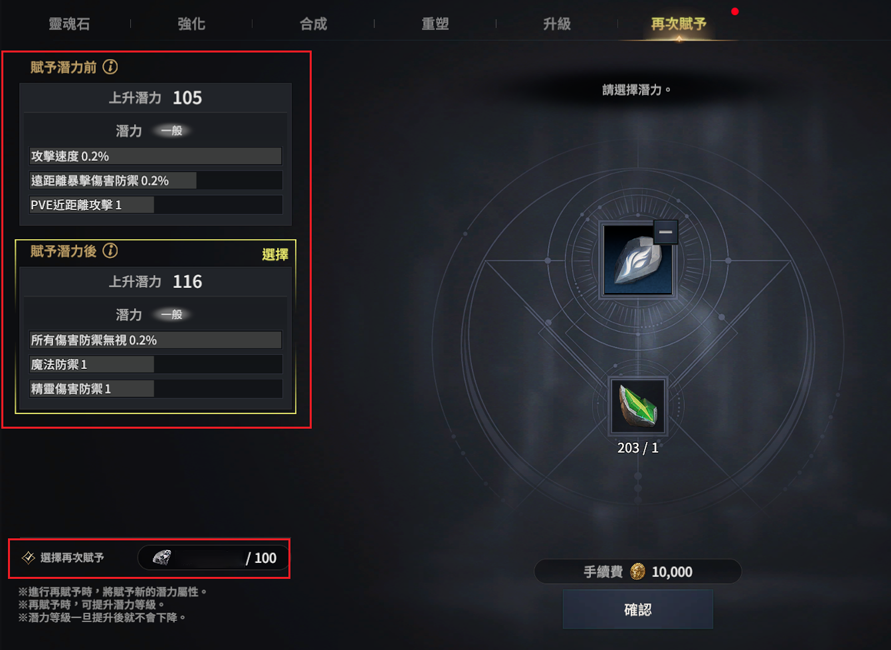Show info for 賦予潛力前
The image size is (891, 650).
(x=111, y=67)
